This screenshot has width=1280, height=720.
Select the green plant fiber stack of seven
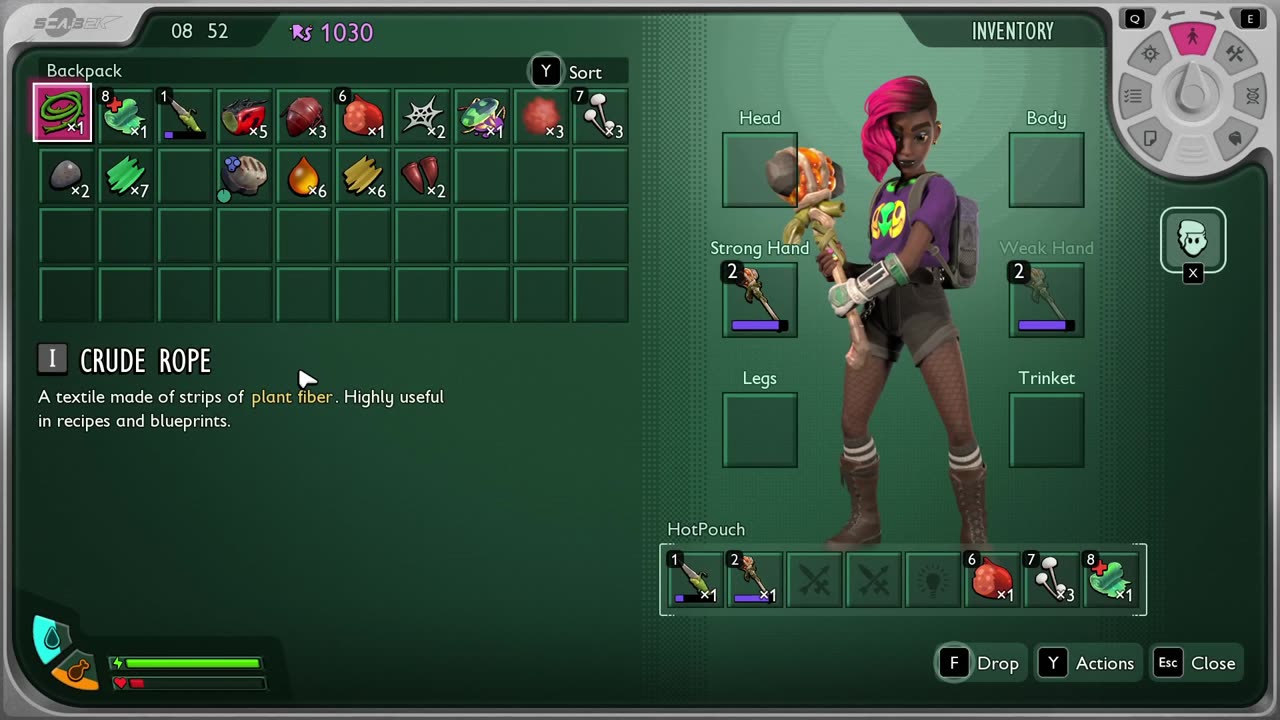pyautogui.click(x=126, y=175)
